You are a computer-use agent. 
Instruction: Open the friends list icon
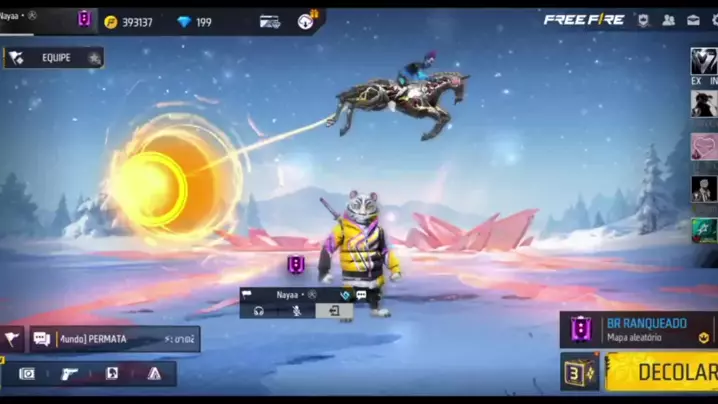(x=667, y=20)
